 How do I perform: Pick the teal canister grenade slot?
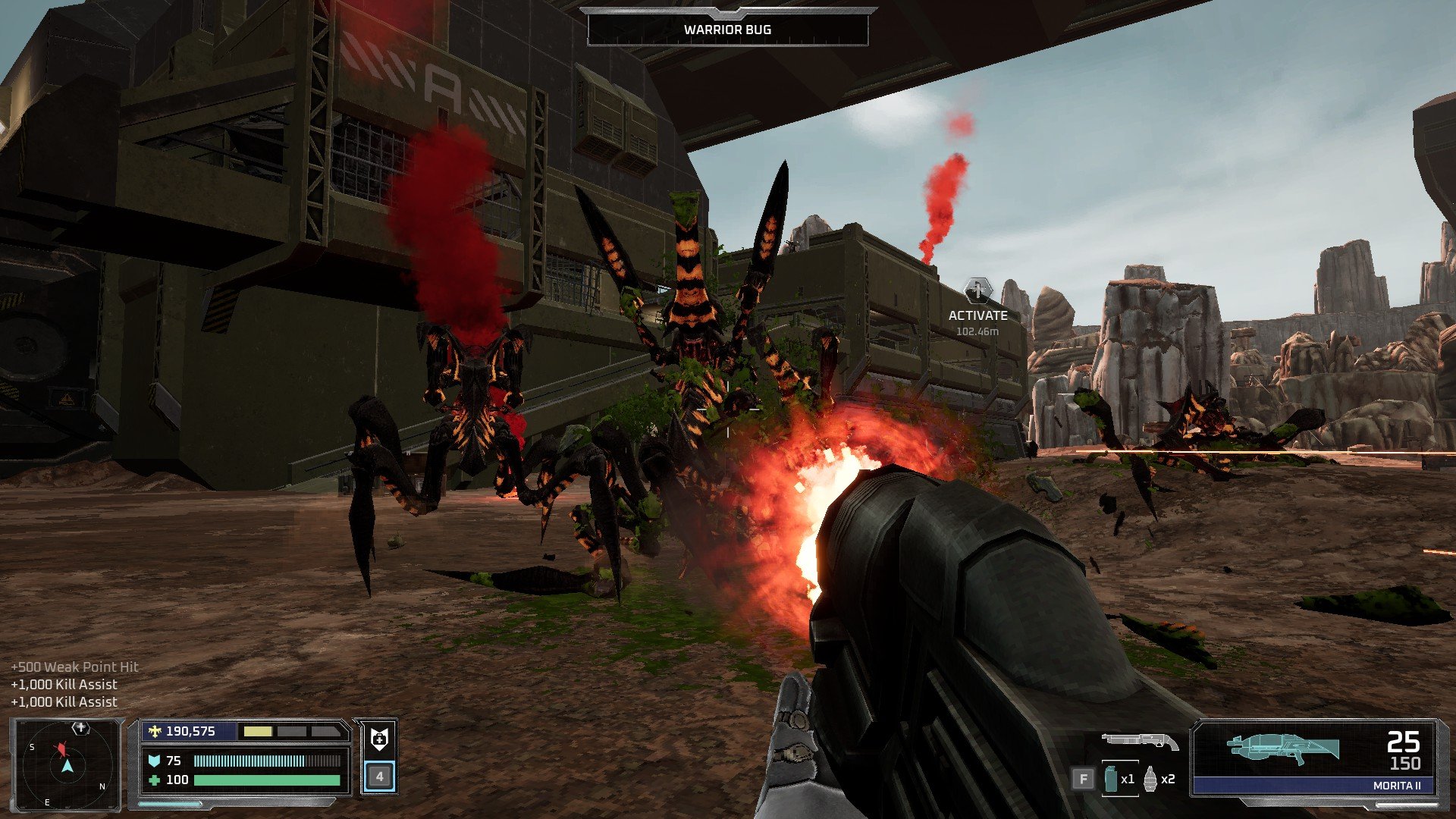[1112, 779]
